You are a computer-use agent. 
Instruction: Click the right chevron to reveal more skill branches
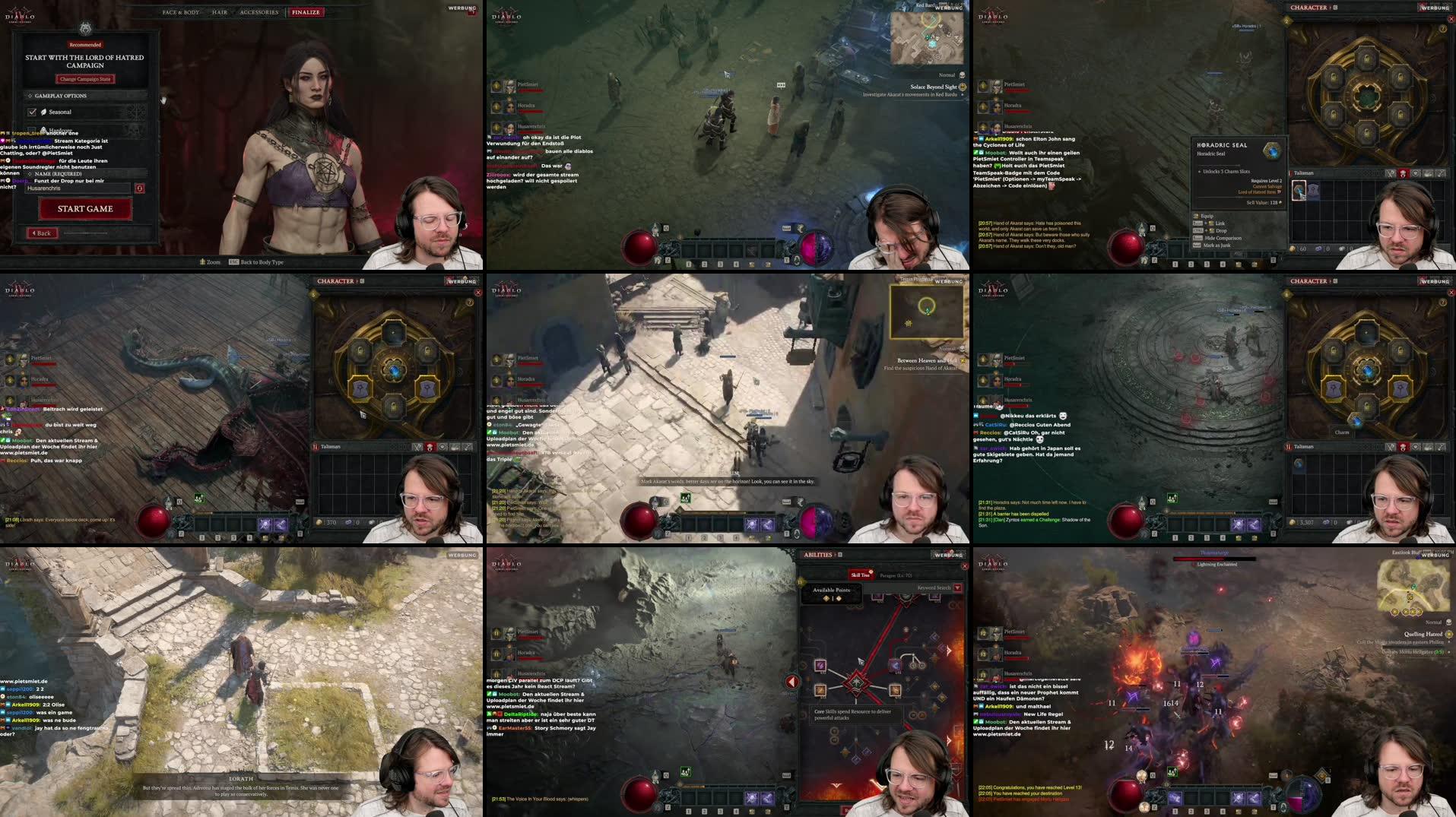[948, 650]
